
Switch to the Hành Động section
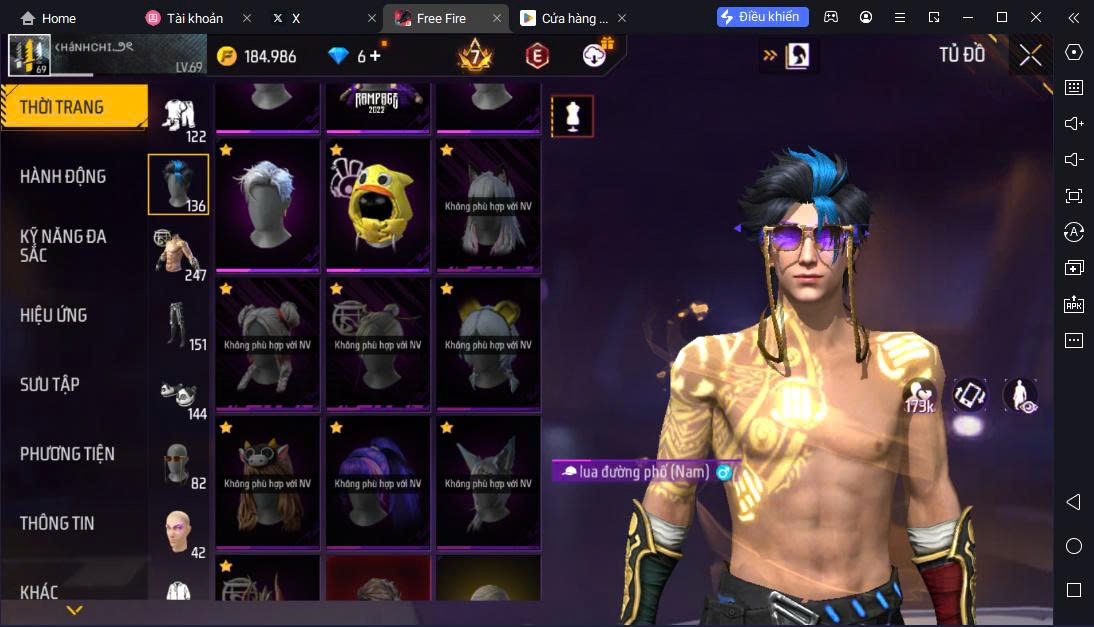pos(63,176)
